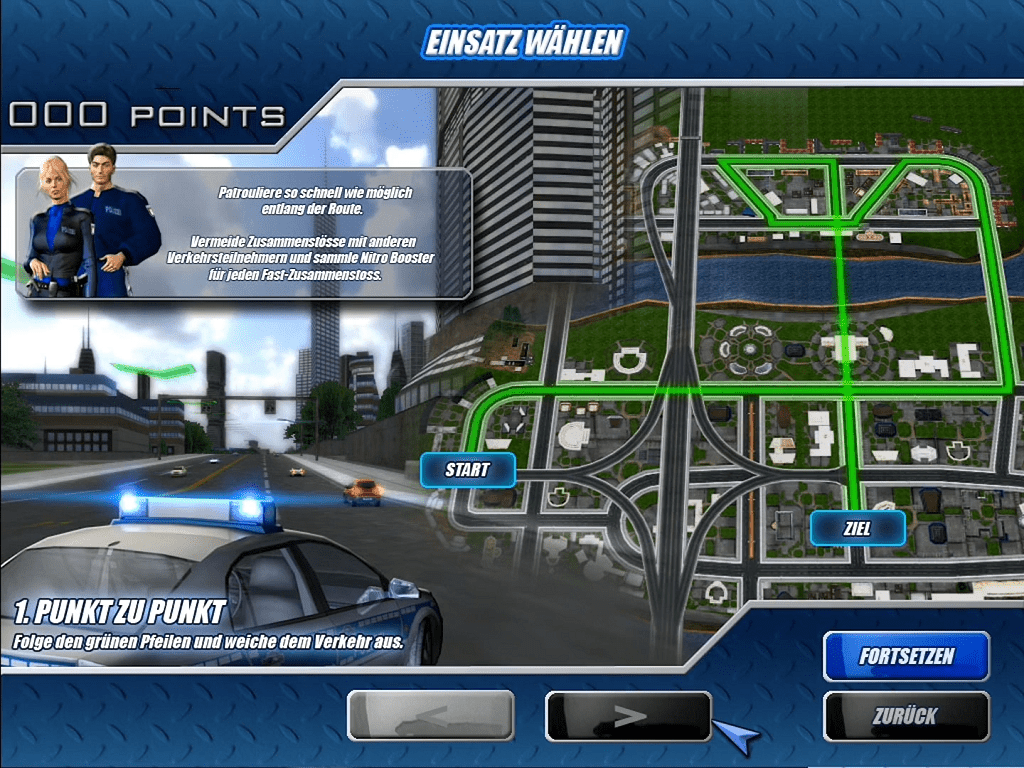Go back with the Zurück button
This screenshot has height=768, width=1024.
(906, 716)
